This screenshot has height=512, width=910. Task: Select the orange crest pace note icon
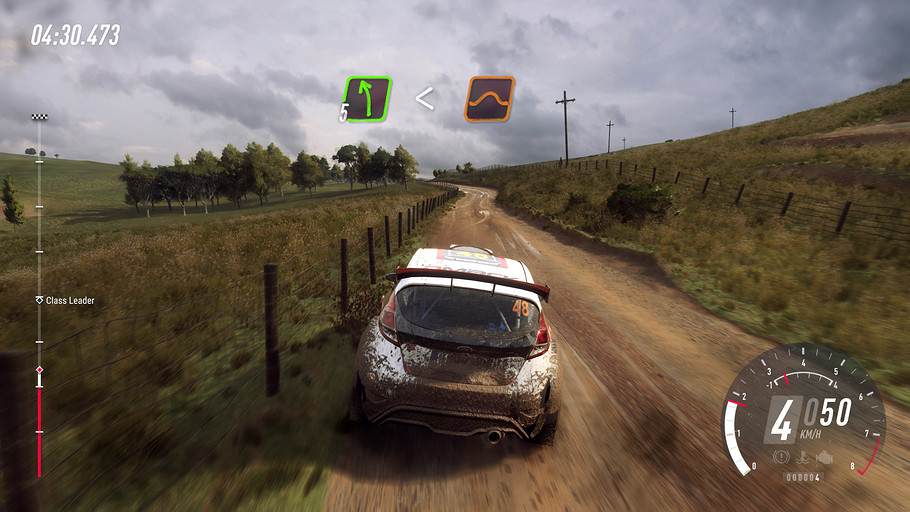click(489, 99)
